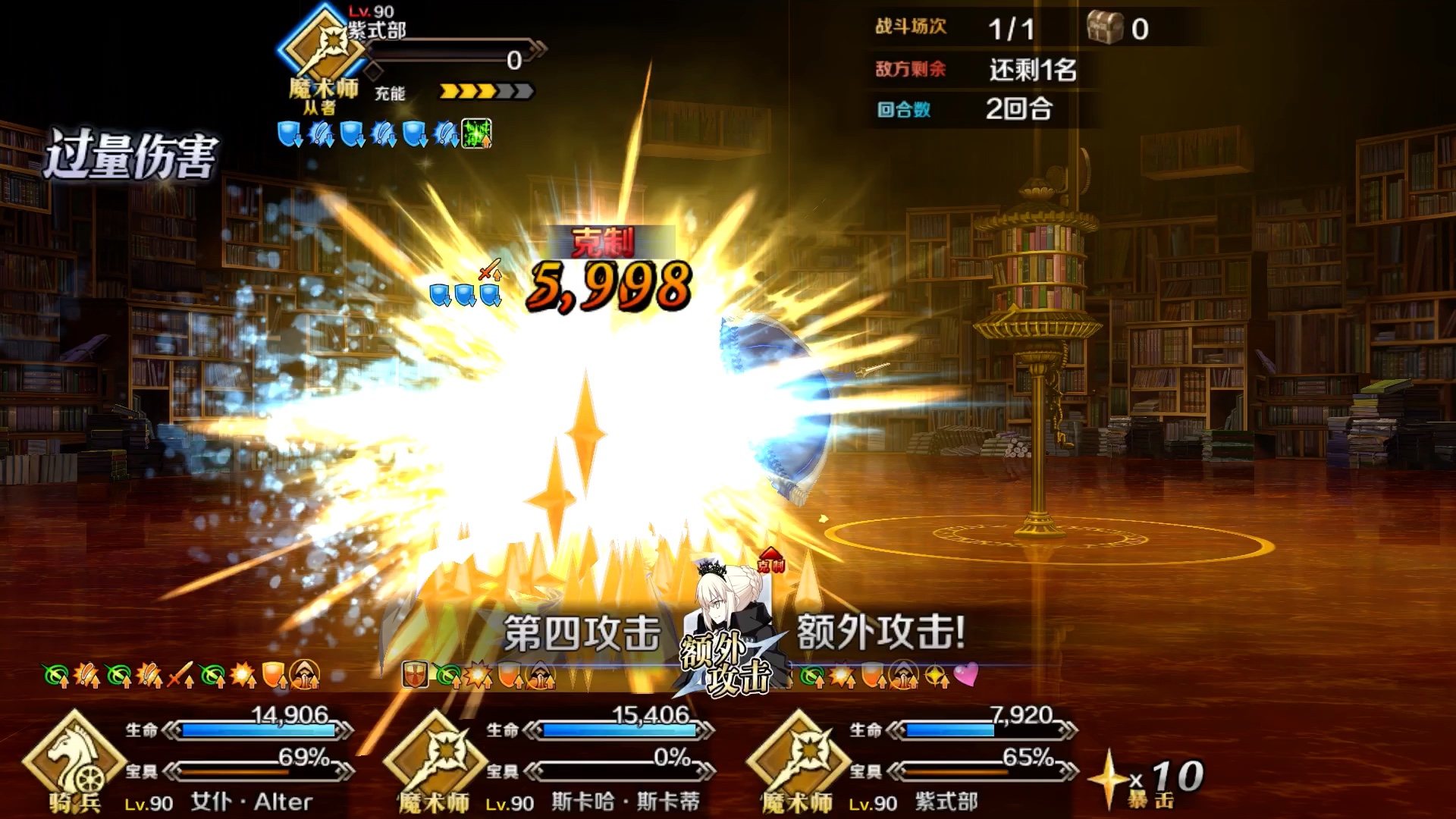This screenshot has height=819, width=1456.
Task: Open 女仆·Alter's Rider class emblem
Action: coord(73,758)
